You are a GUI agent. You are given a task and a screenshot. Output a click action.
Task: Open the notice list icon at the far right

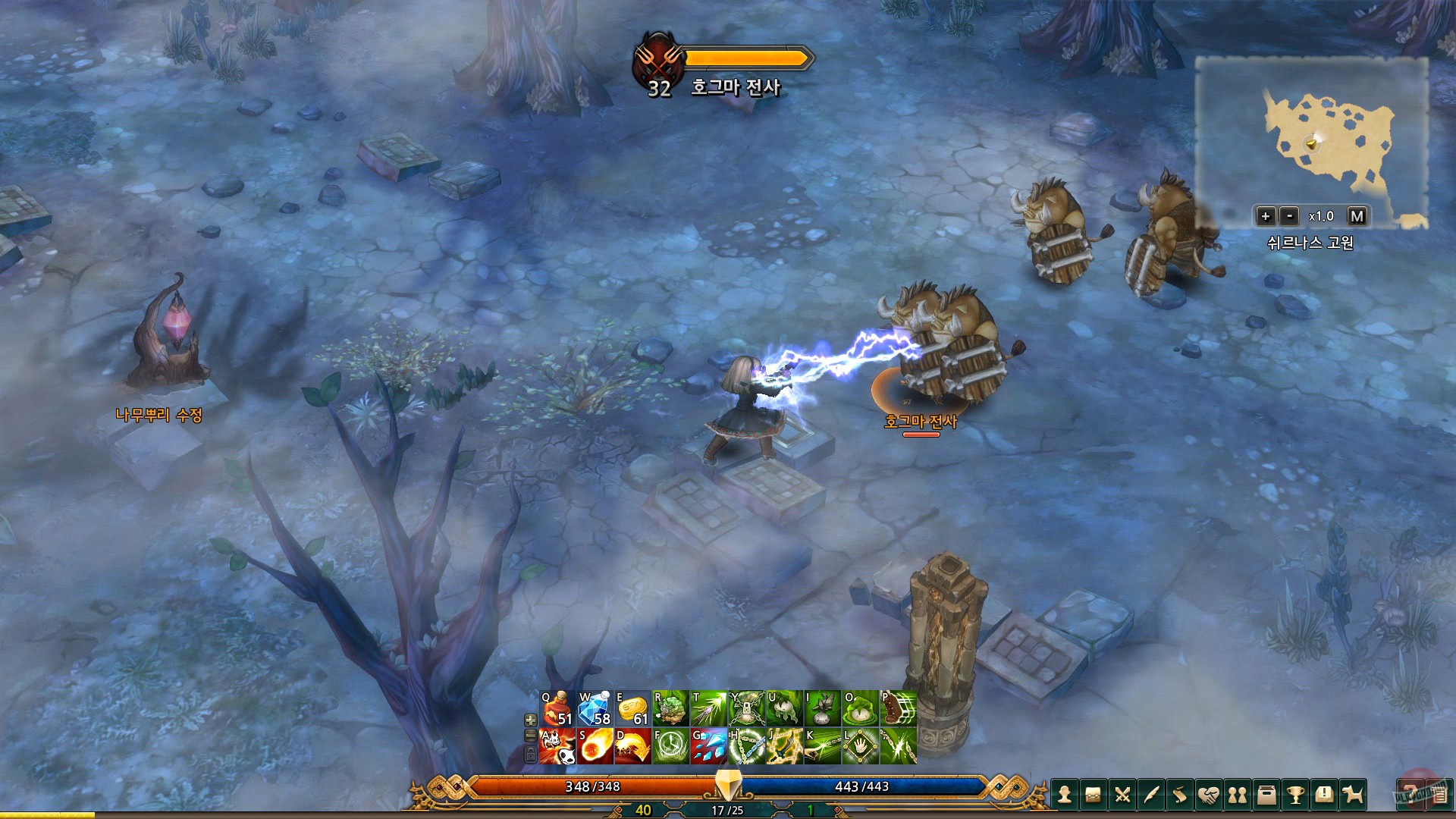pos(1437,794)
